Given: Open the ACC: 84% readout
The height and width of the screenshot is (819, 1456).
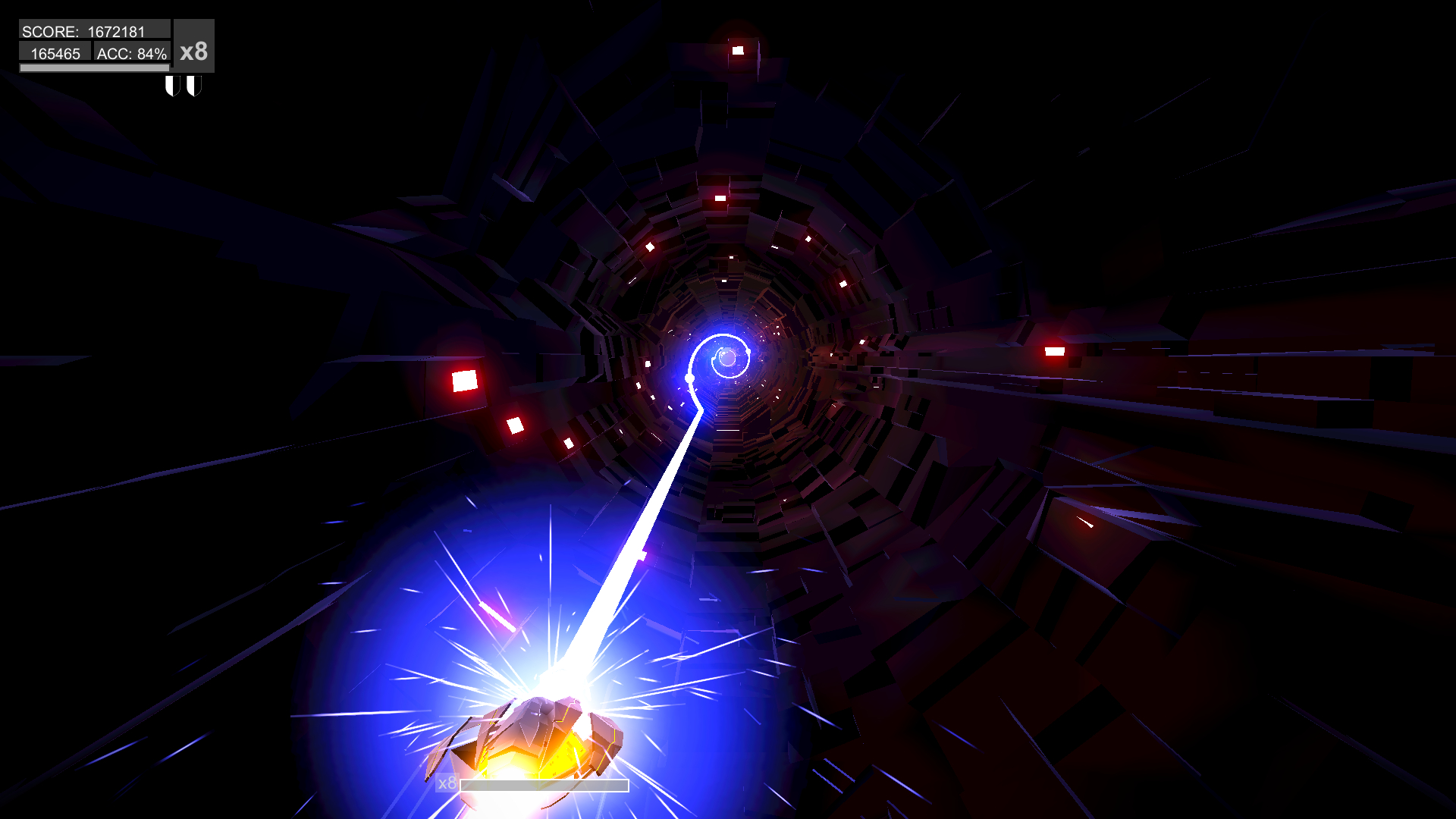Looking at the screenshot, I should tap(131, 53).
